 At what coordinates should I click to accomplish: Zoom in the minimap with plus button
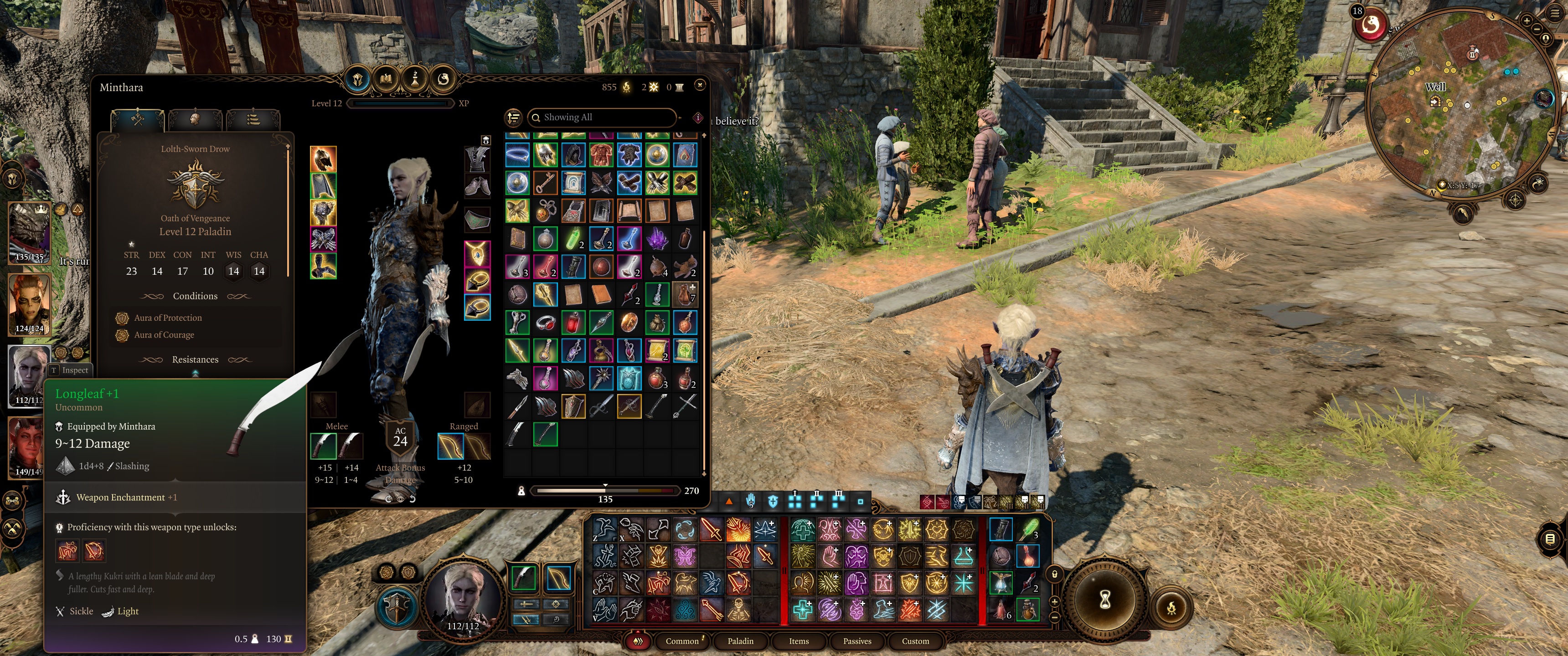[1527, 20]
